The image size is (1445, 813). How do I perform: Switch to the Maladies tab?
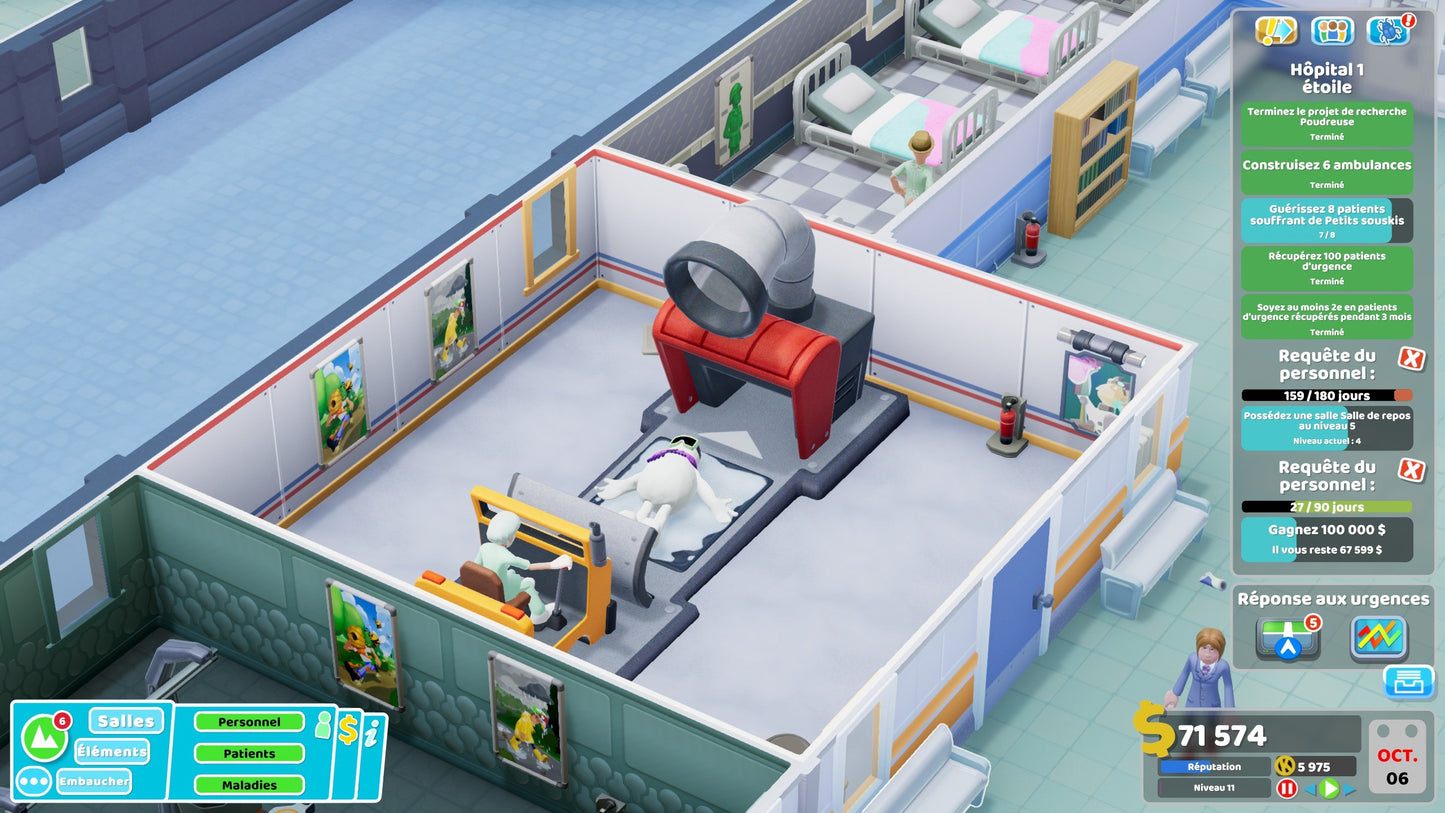click(x=249, y=784)
